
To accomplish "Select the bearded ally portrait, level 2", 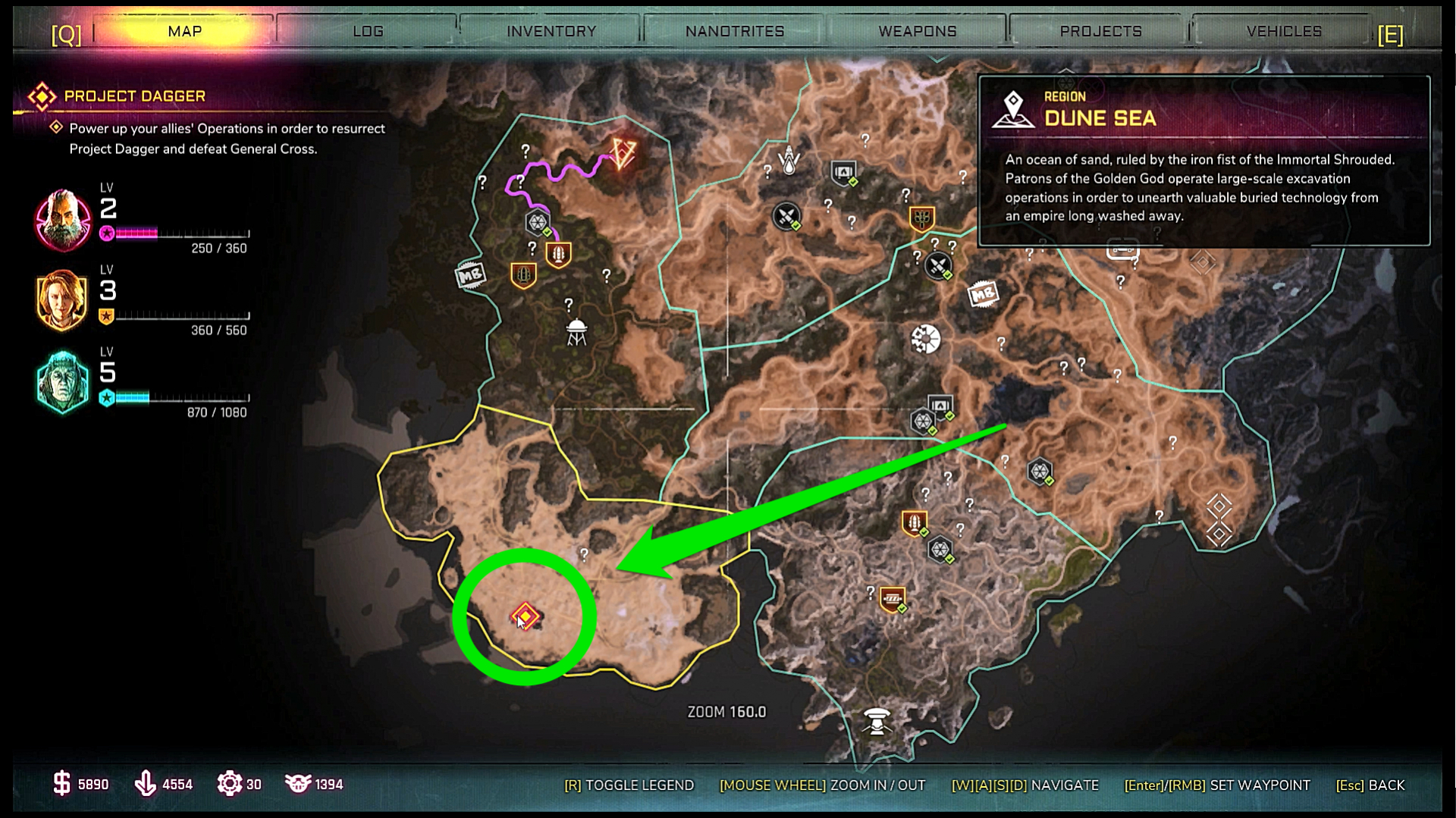I will coord(63,220).
